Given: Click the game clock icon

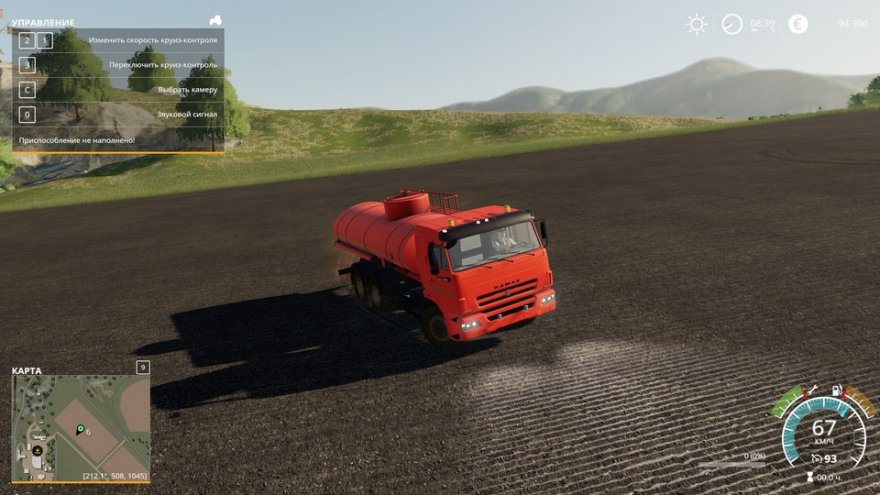Looking at the screenshot, I should (x=732, y=24).
